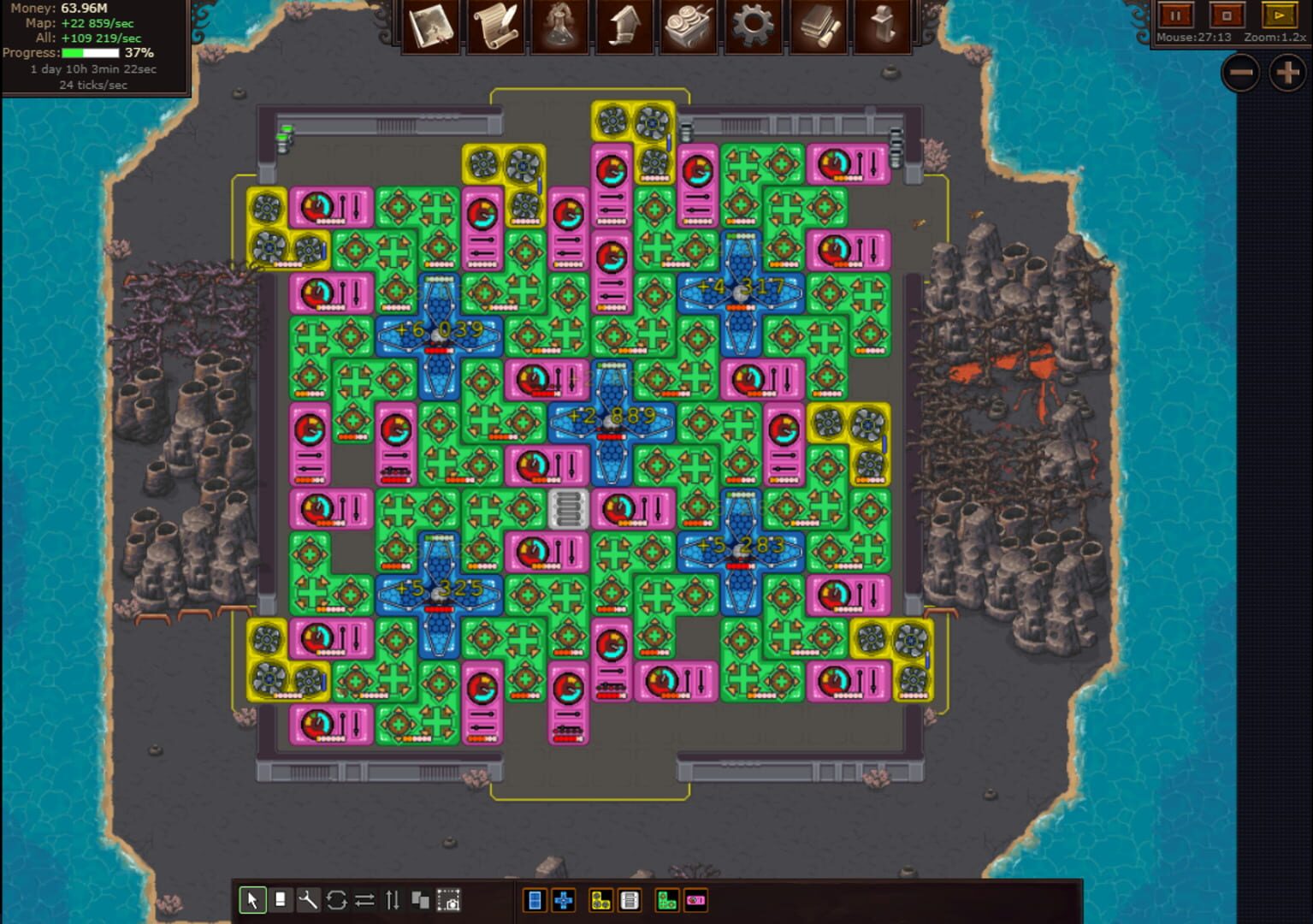
Task: Stop the simulation with the square button
Action: [1227, 15]
